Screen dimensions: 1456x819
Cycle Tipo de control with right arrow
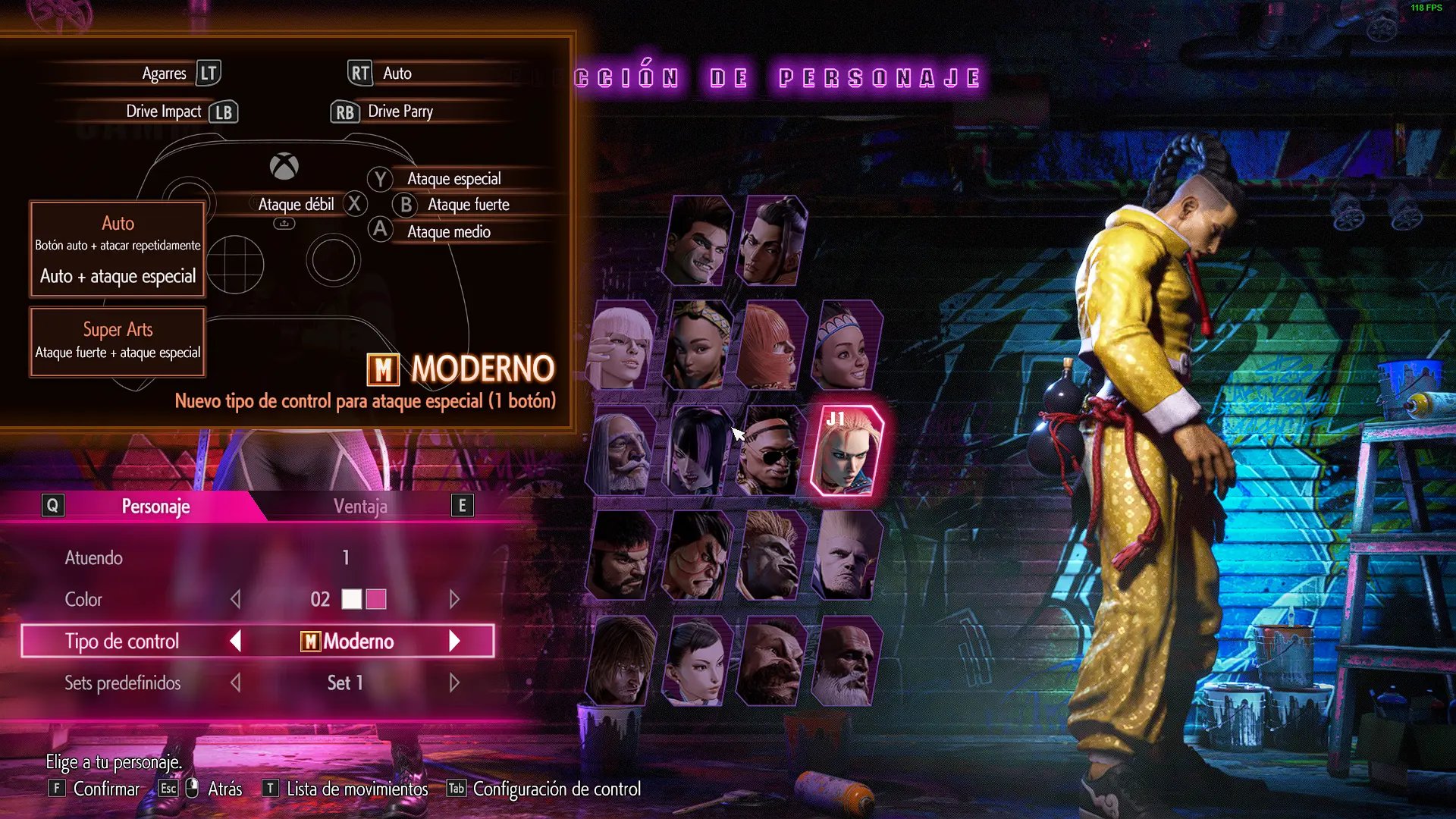click(454, 642)
